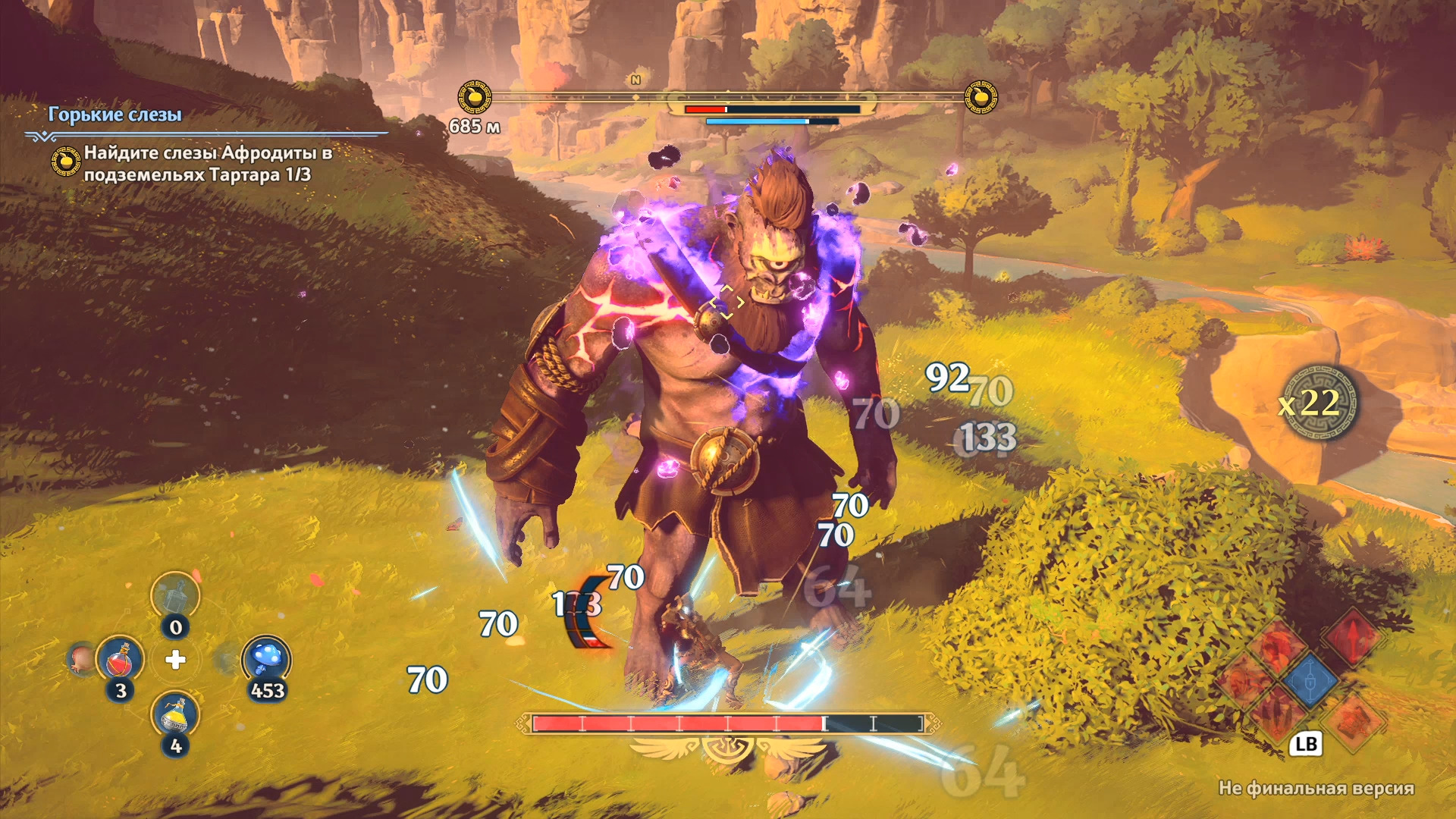This screenshot has height=819, width=1456.
Task: Select the yellow potion slot
Action: (x=175, y=715)
